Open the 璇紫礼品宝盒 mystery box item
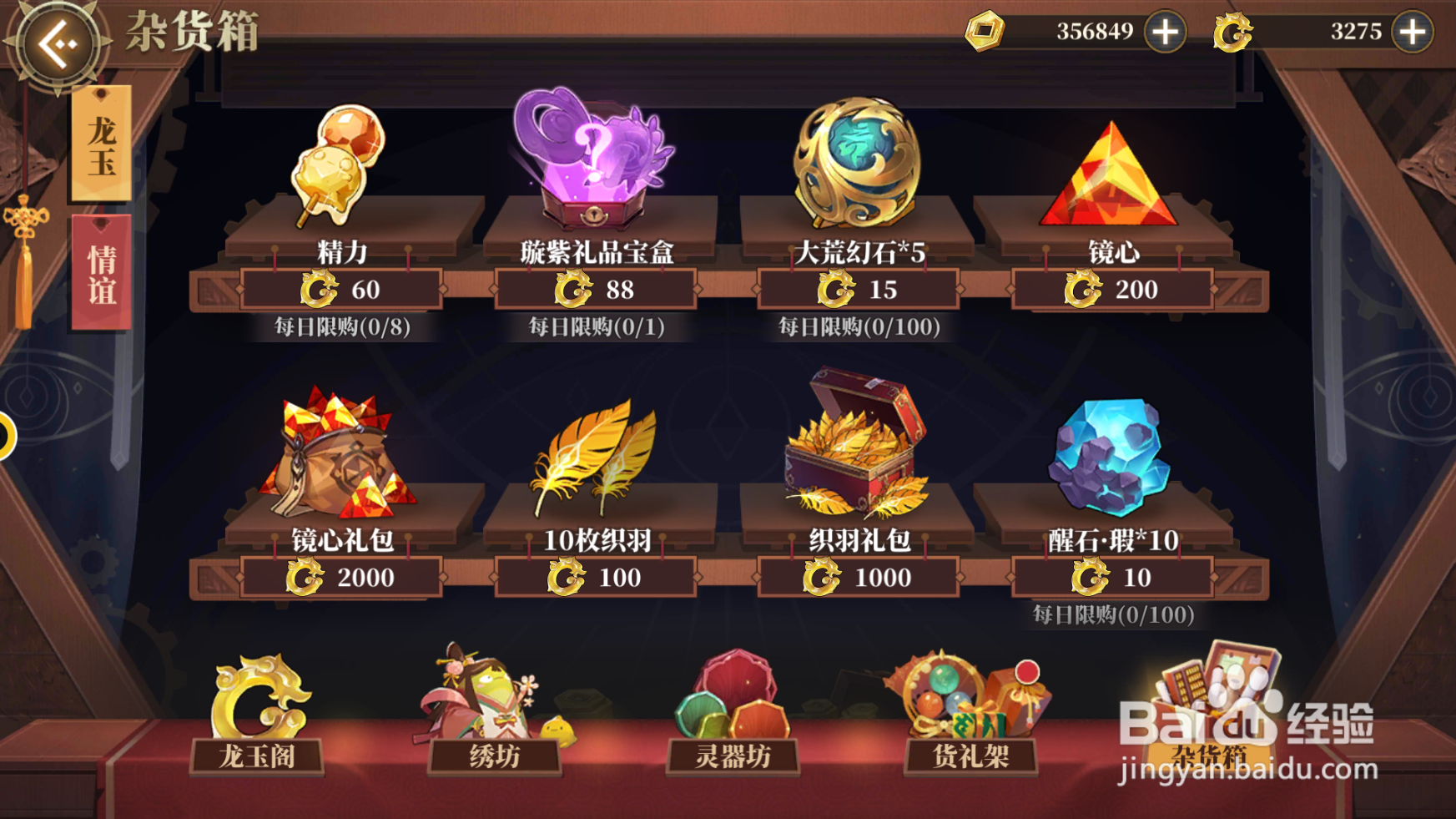This screenshot has height=819, width=1456. 596,159
